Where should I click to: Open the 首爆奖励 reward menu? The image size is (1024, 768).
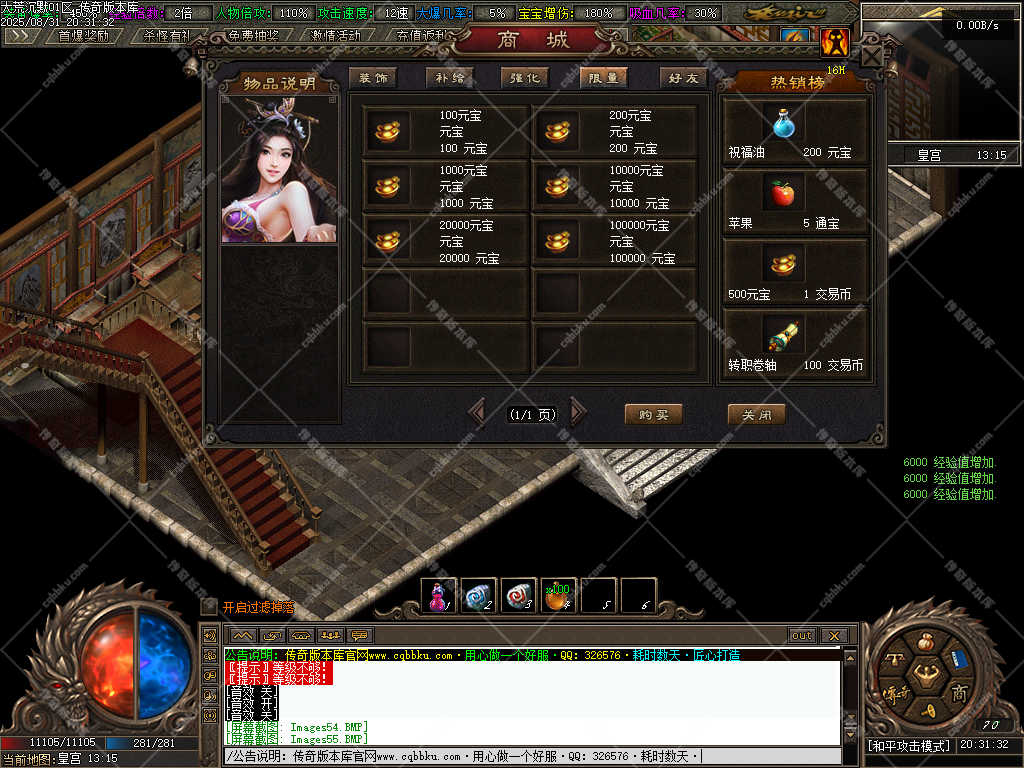83,35
